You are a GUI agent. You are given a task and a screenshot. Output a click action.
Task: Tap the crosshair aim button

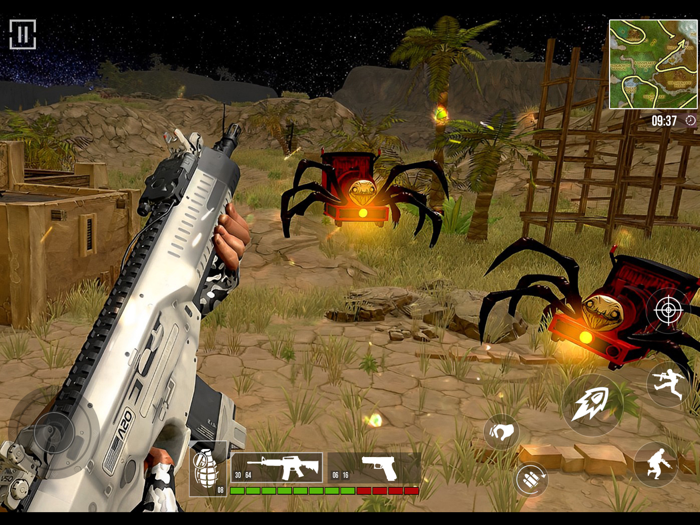coord(668,310)
